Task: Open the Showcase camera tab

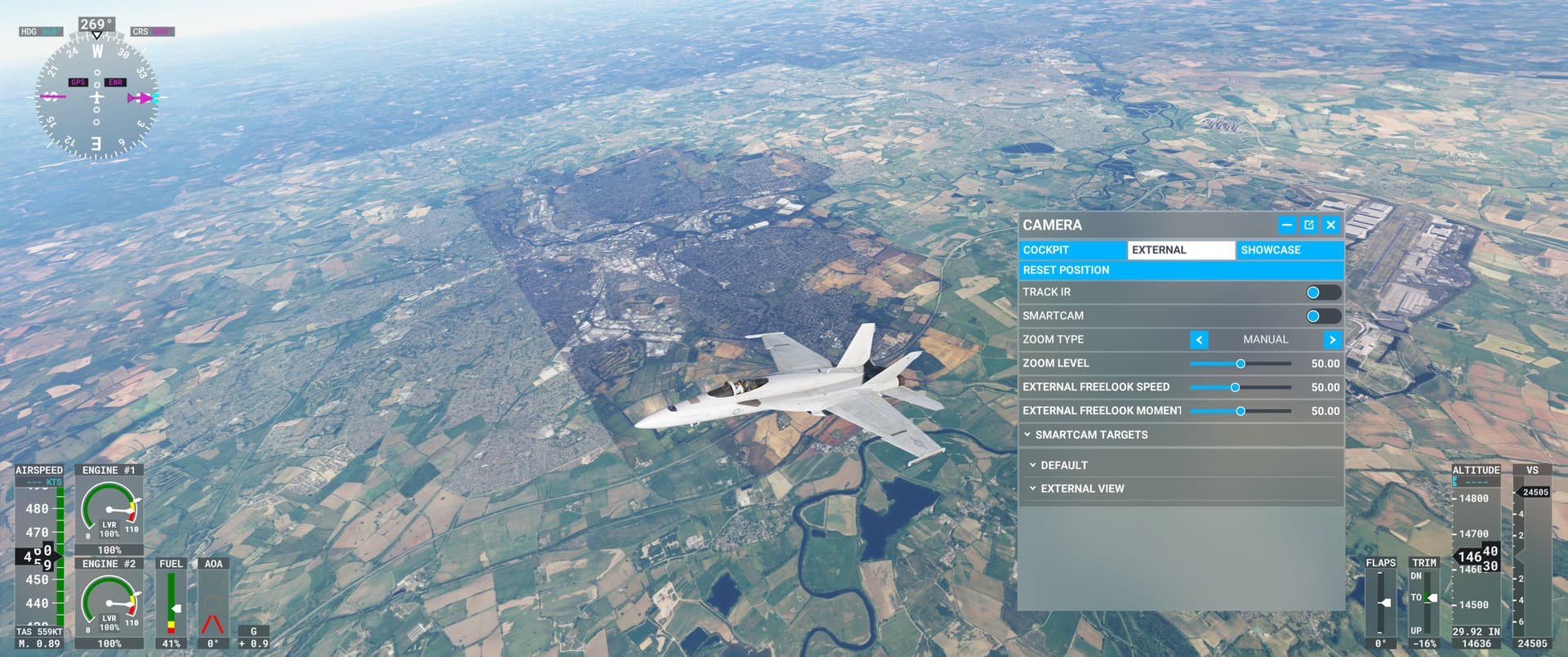Action: coord(1289,250)
